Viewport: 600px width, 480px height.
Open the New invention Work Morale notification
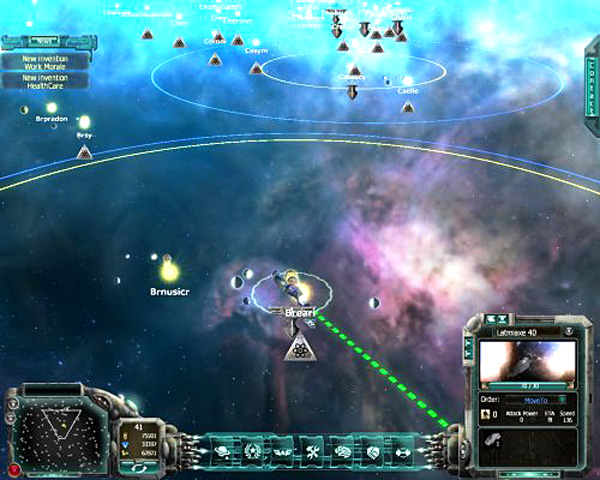[x=45, y=62]
